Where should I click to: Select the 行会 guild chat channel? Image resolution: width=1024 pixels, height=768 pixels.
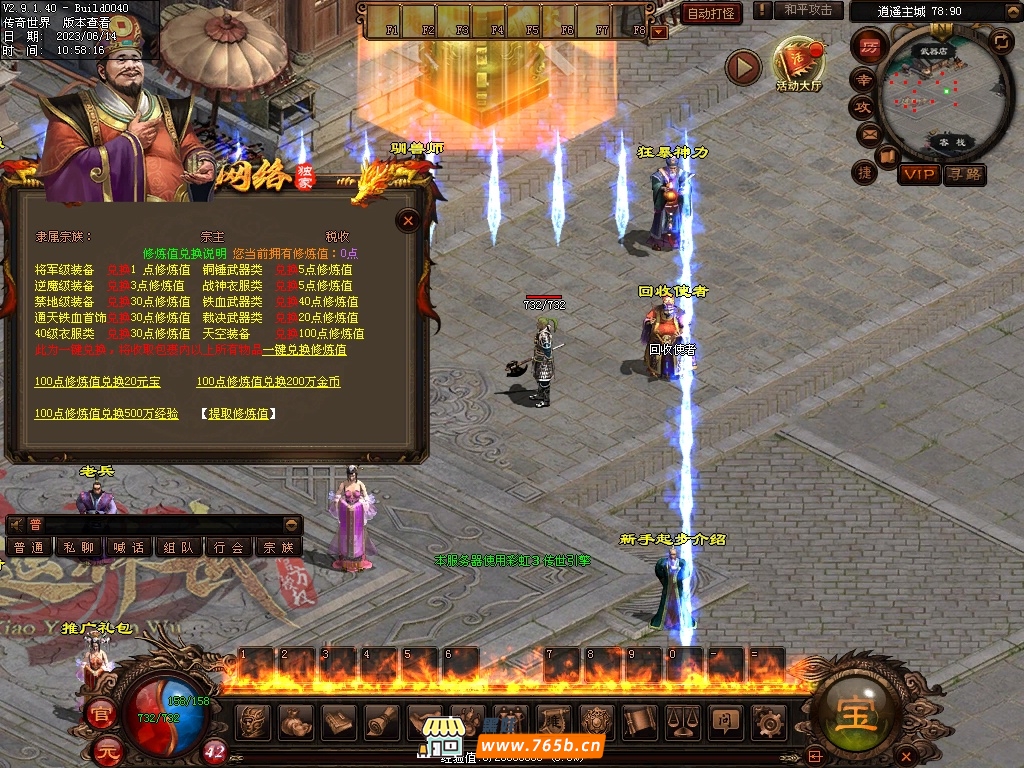click(x=229, y=548)
